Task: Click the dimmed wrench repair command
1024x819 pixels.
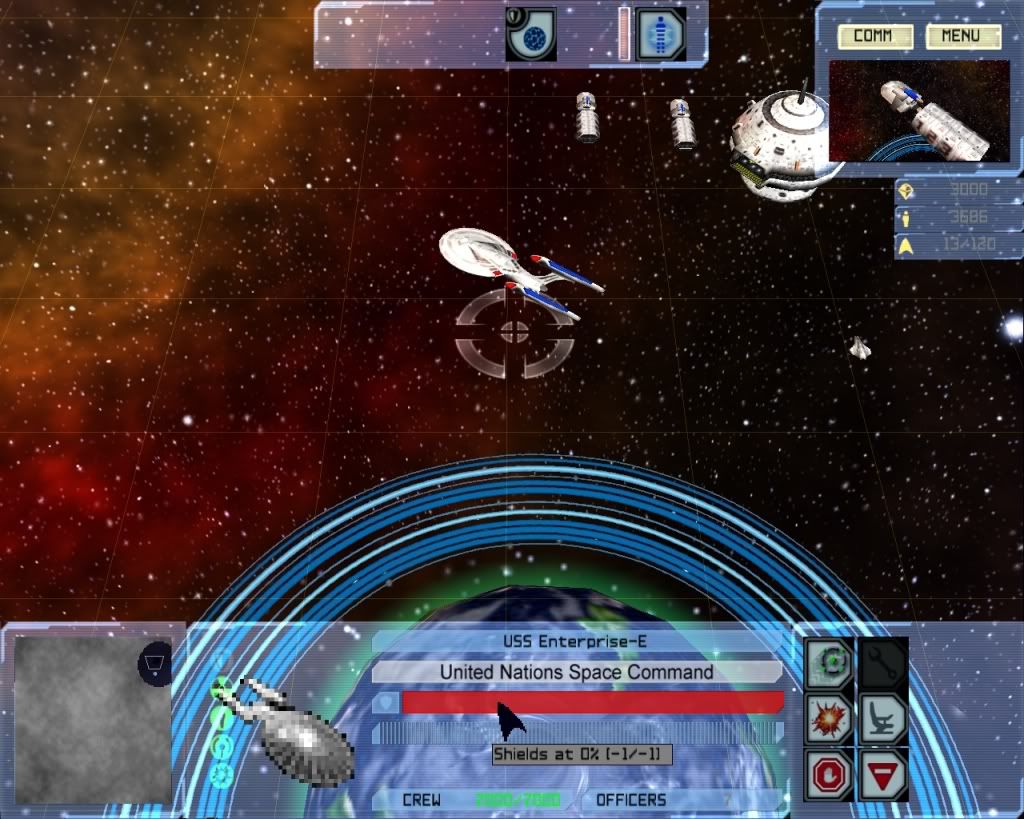Action: coord(882,662)
